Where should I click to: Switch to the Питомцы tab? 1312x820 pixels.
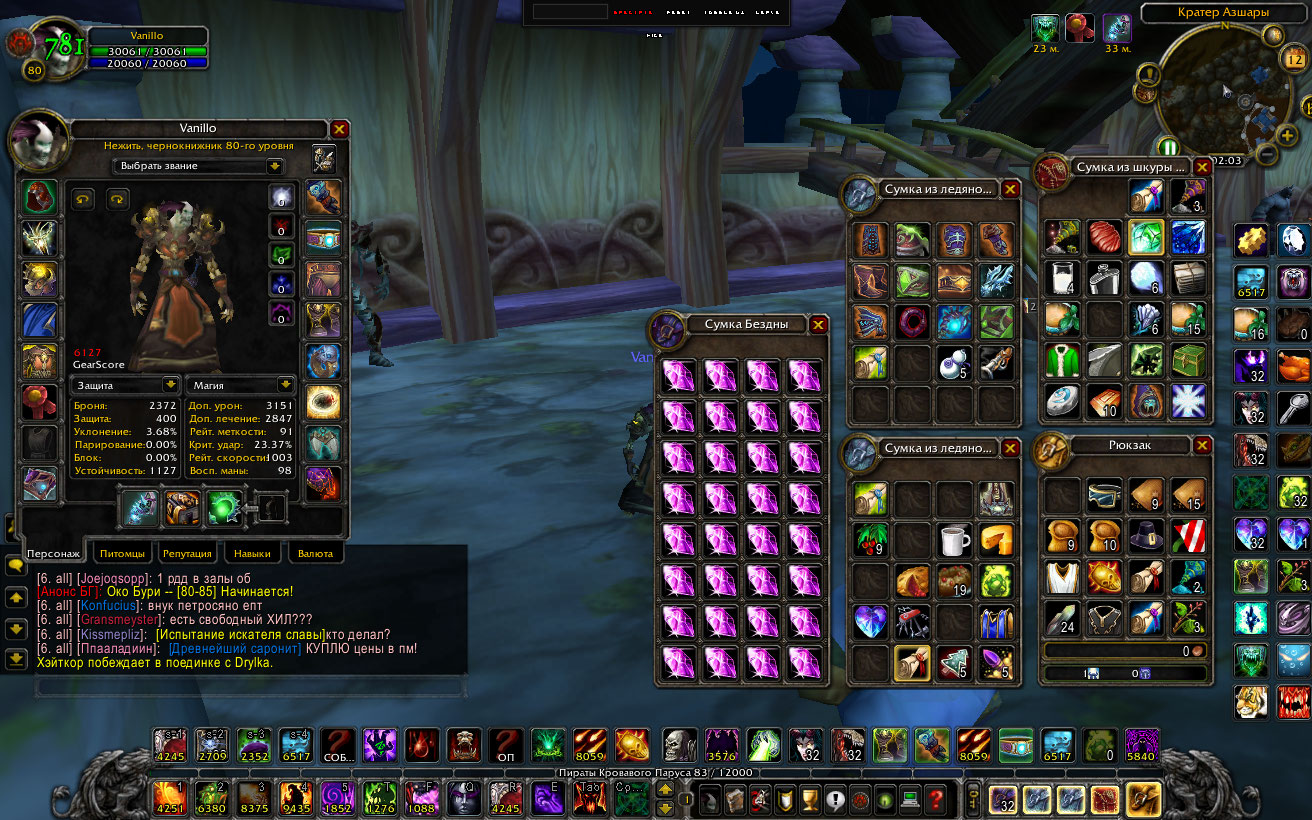click(x=124, y=553)
